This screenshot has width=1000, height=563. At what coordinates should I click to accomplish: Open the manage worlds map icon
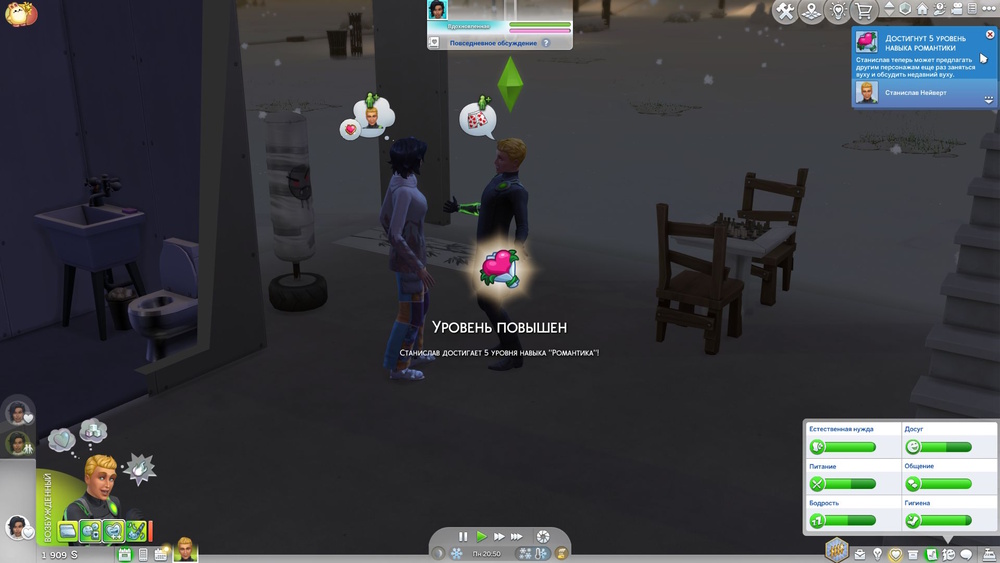[x=811, y=11]
